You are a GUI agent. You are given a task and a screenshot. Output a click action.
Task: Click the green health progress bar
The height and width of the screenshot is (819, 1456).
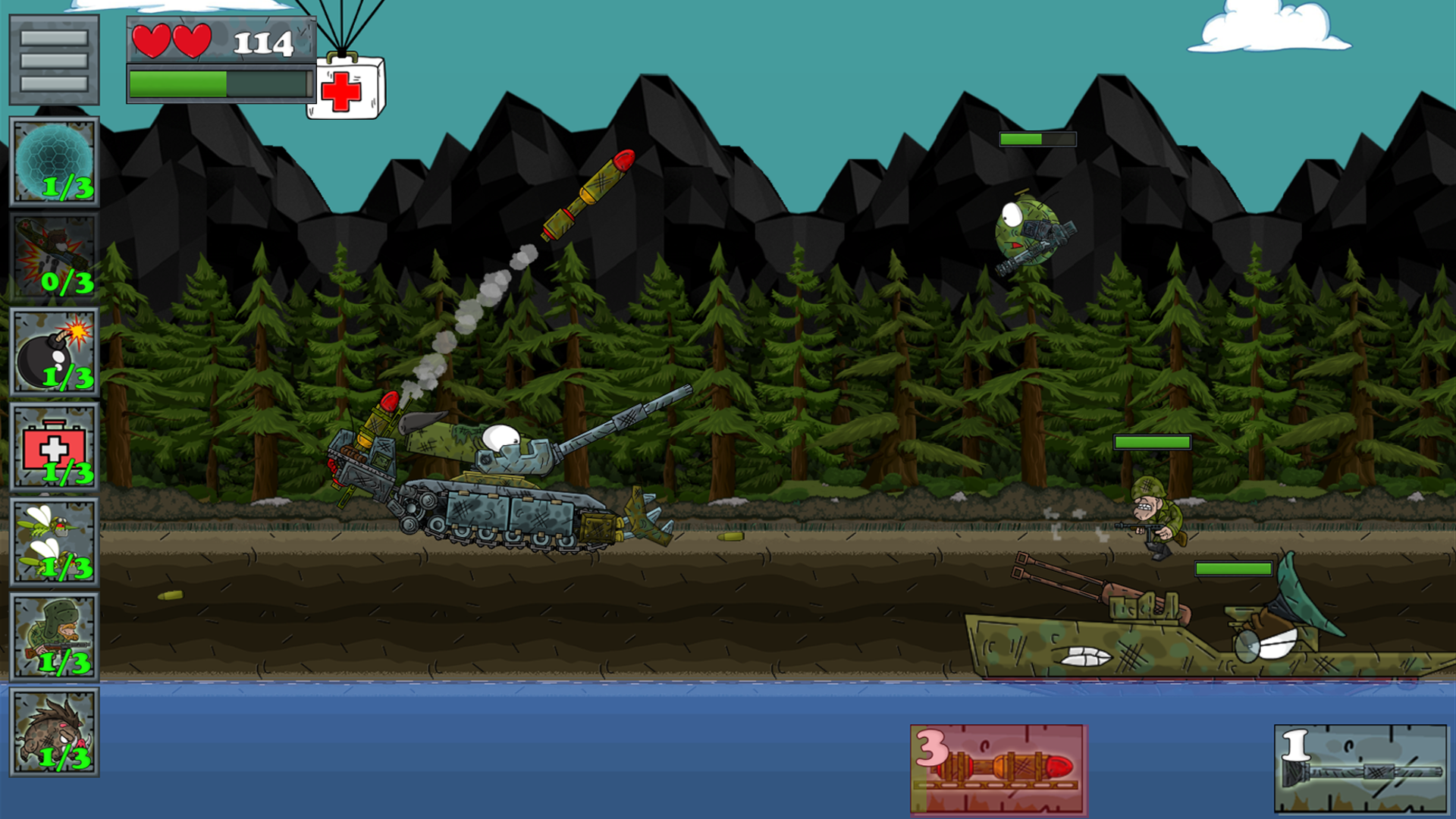pyautogui.click(x=216, y=83)
